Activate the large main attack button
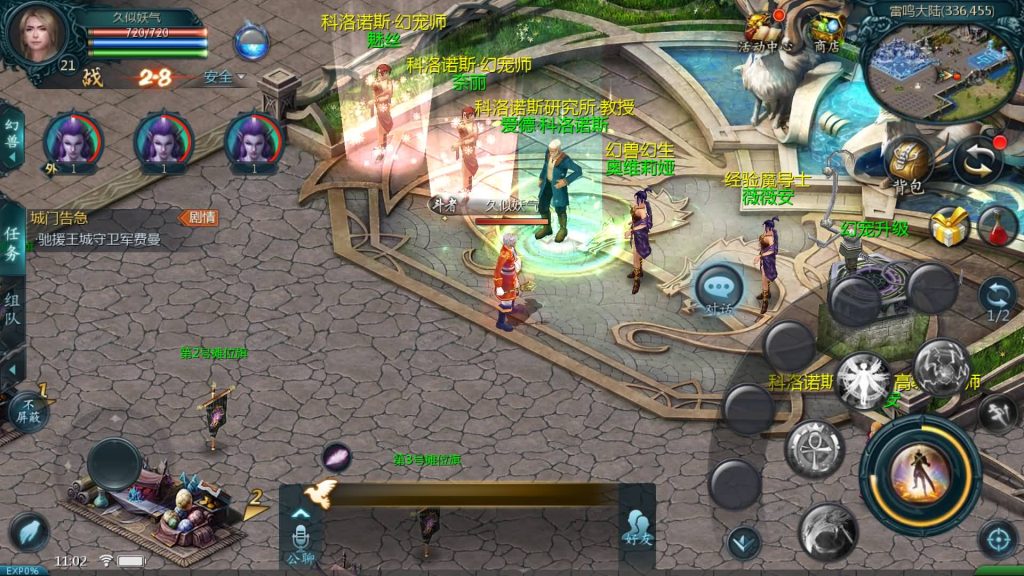The height and width of the screenshot is (576, 1024). (x=919, y=475)
